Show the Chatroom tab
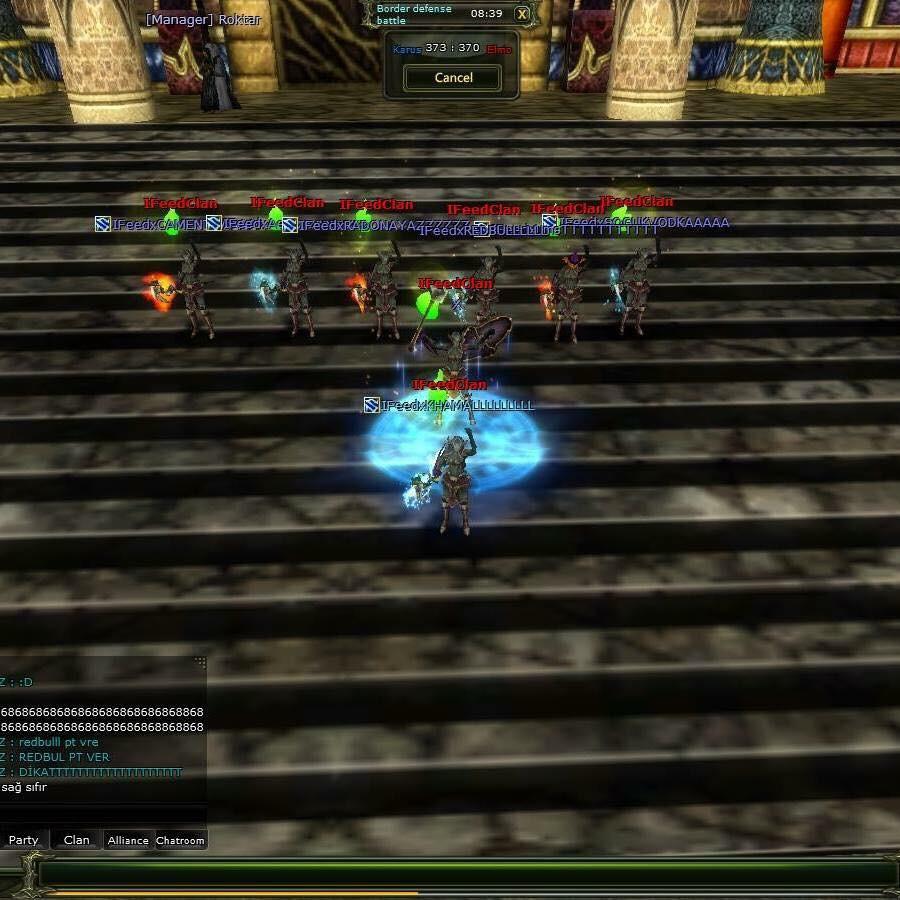 point(180,840)
